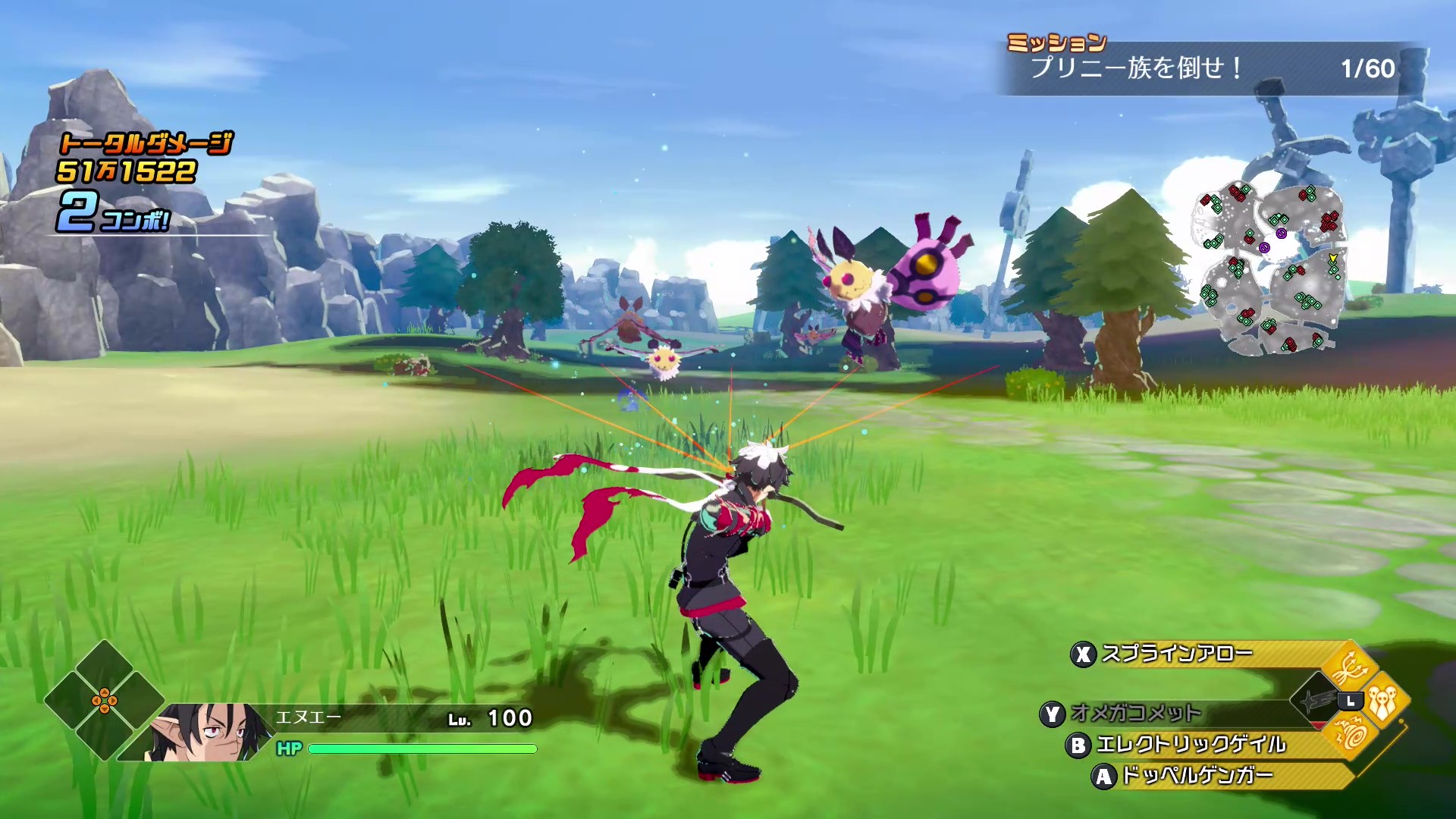
Task: Select the greyed-out オメガコメット skill label
Action: 1136,714
